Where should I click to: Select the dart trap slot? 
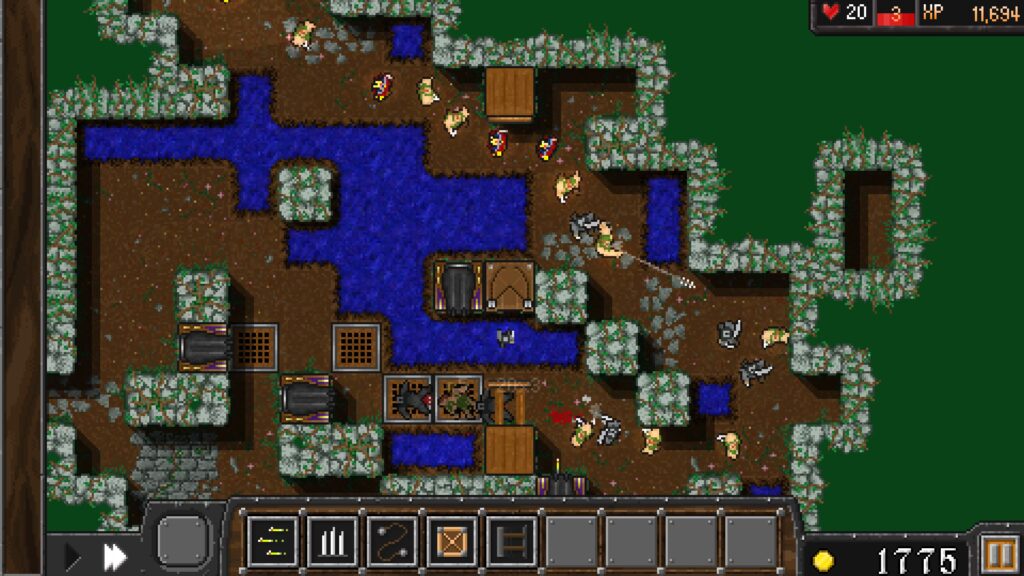pyautogui.click(x=272, y=541)
